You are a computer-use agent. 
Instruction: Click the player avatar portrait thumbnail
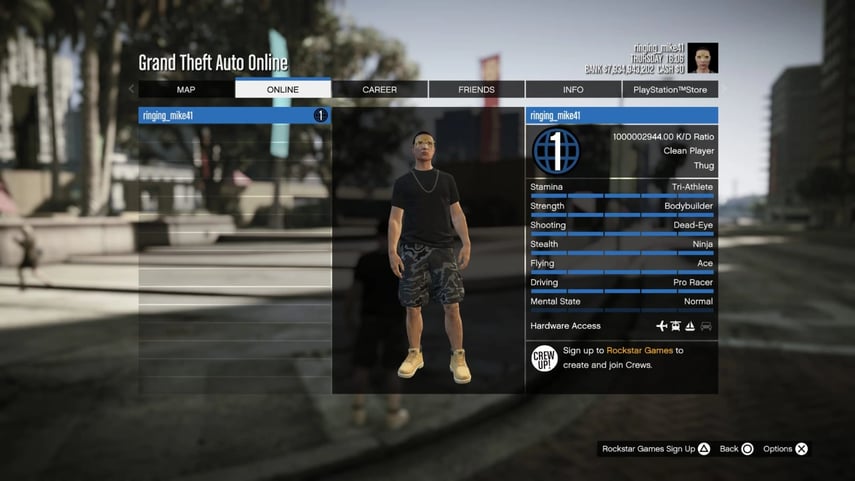point(702,58)
